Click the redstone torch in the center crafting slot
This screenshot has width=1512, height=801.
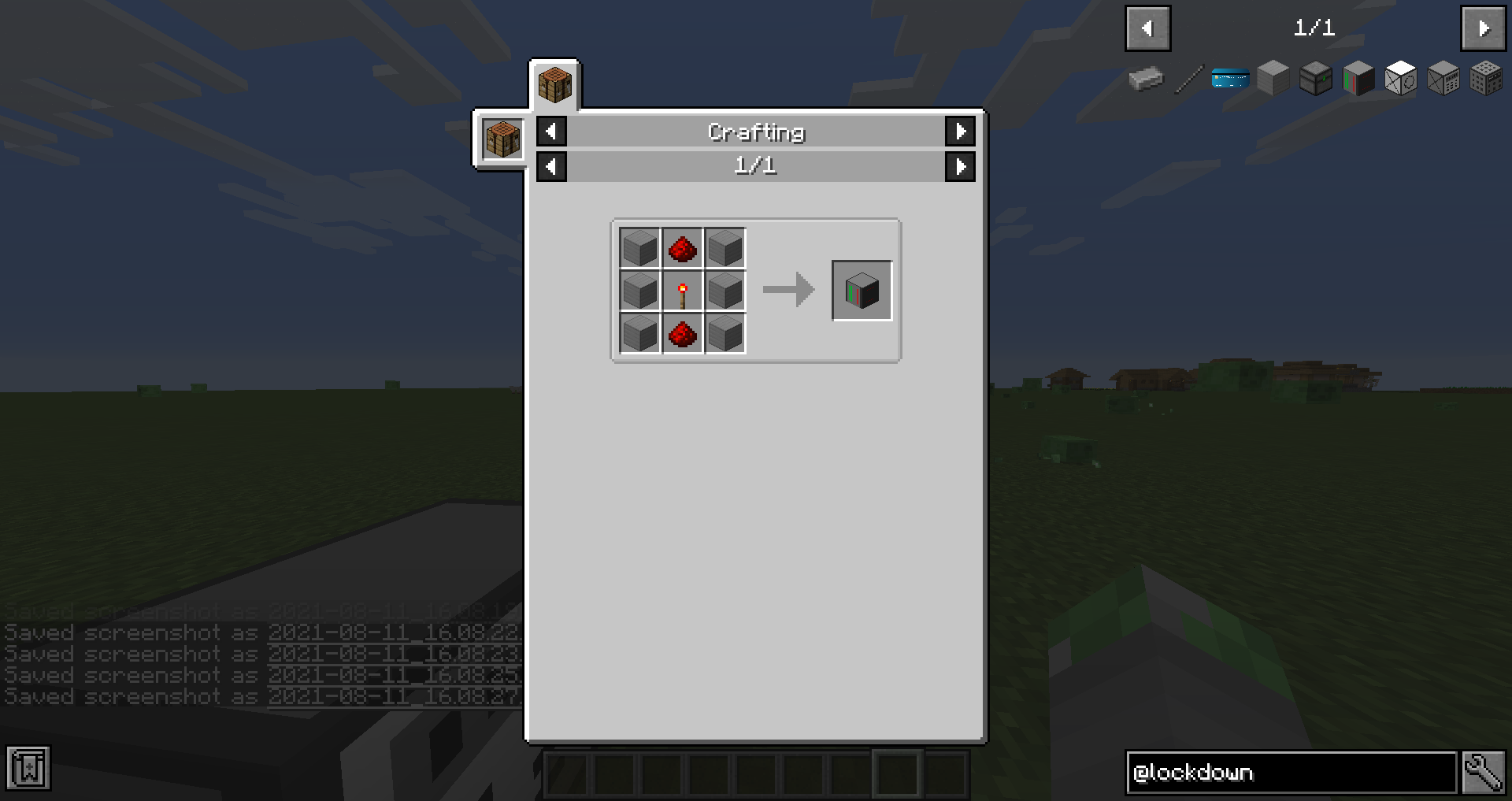(682, 291)
